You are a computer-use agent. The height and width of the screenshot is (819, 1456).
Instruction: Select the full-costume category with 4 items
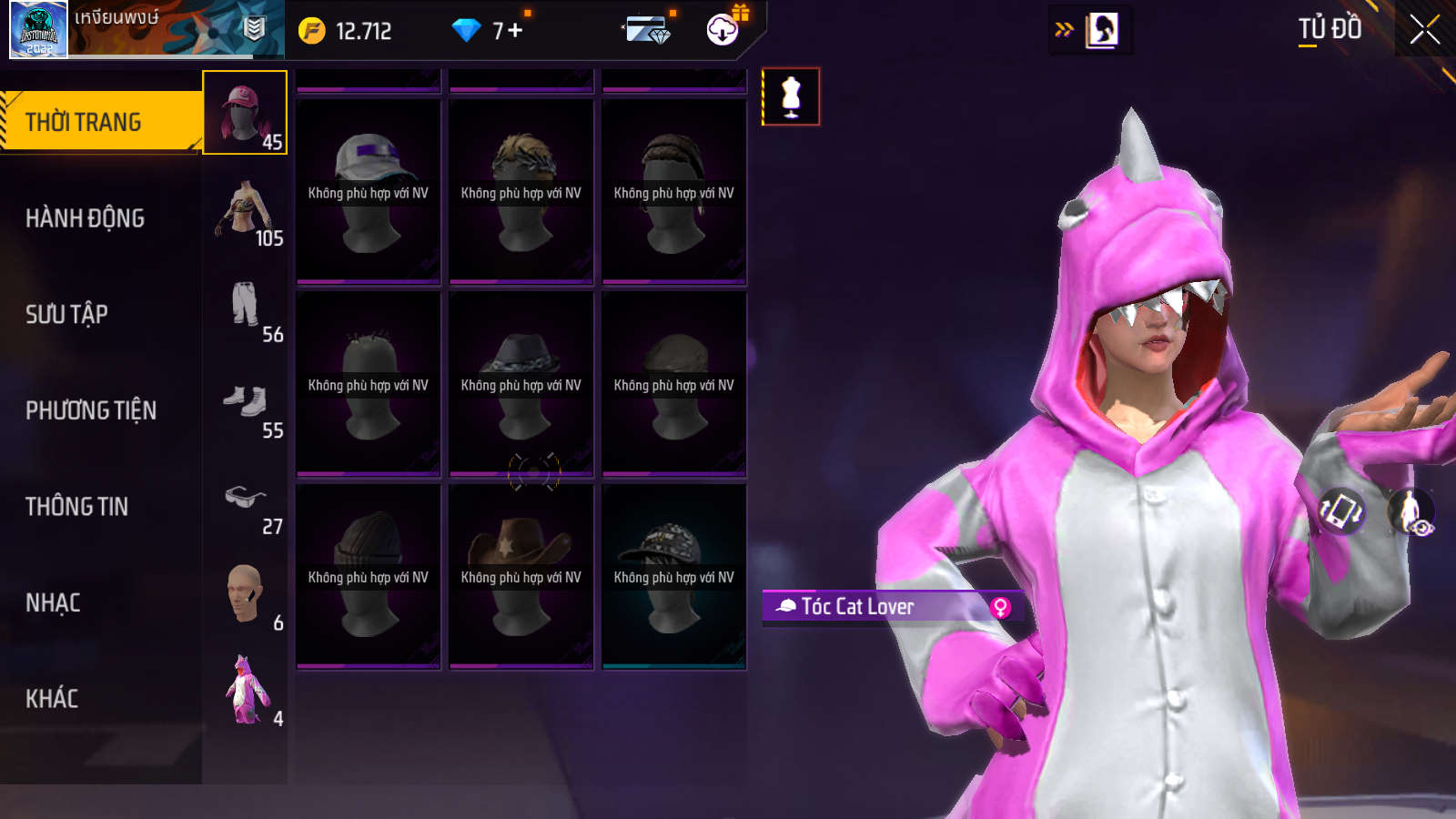click(x=245, y=690)
